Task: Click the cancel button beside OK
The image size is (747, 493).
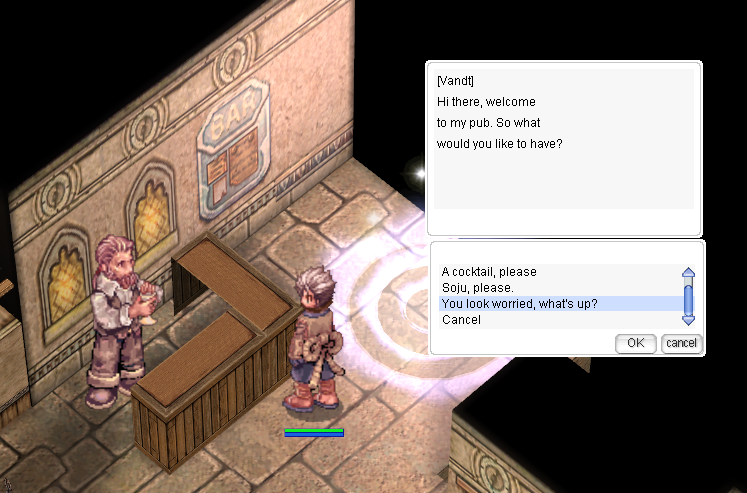Action: 681,343
